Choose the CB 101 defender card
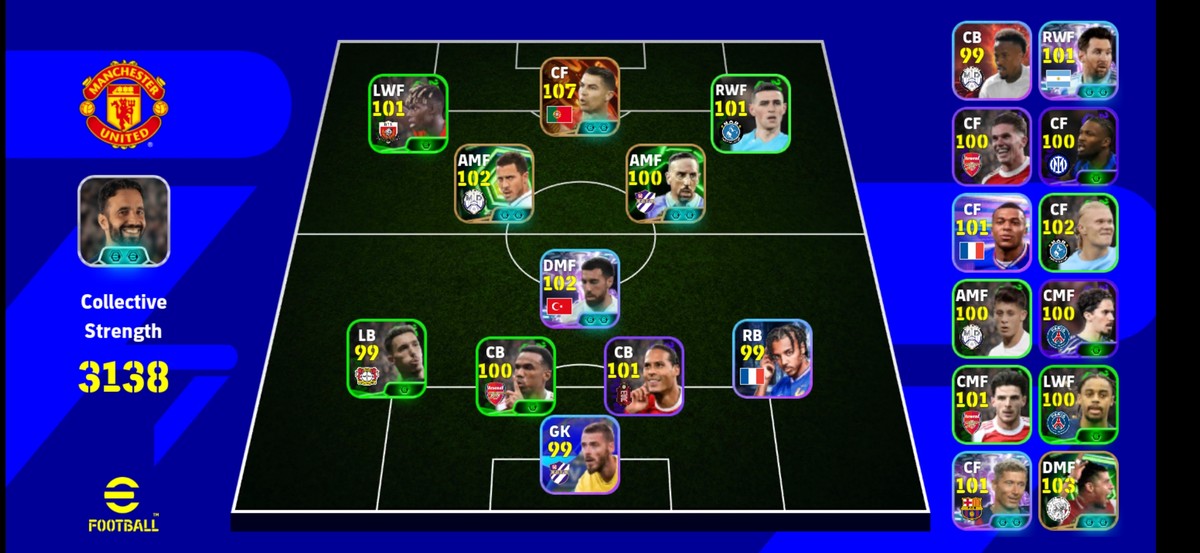Viewport: 1200px width, 553px height. (x=643, y=375)
